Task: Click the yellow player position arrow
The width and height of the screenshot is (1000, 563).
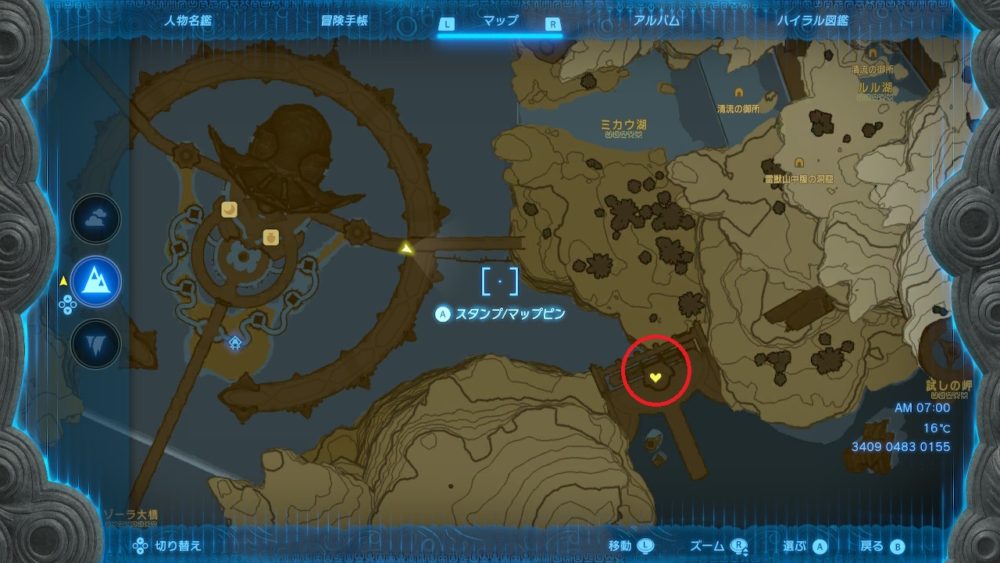Action: pos(406,247)
